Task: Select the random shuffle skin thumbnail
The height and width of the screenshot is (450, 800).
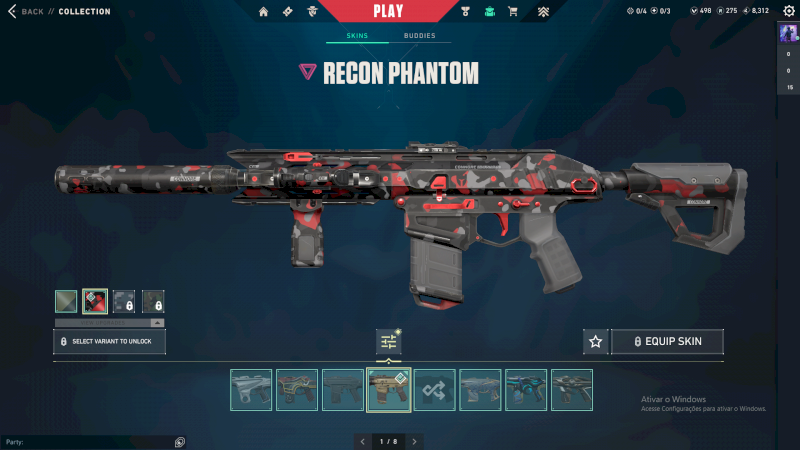Action: pos(435,390)
